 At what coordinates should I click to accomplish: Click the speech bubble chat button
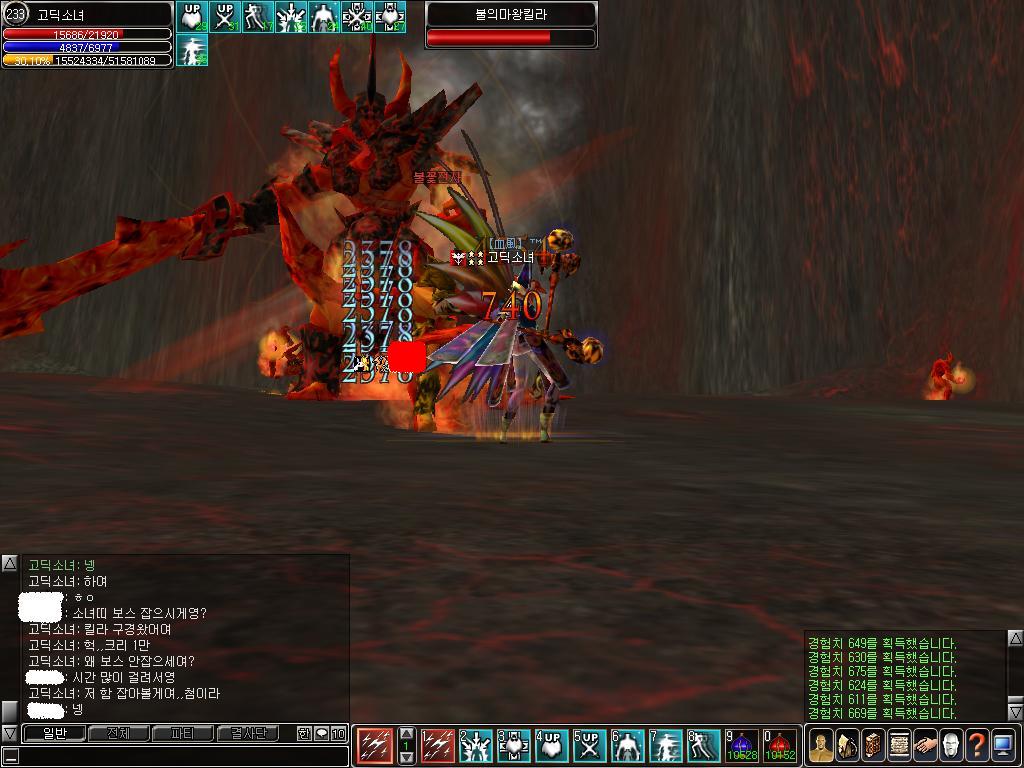click(x=322, y=734)
